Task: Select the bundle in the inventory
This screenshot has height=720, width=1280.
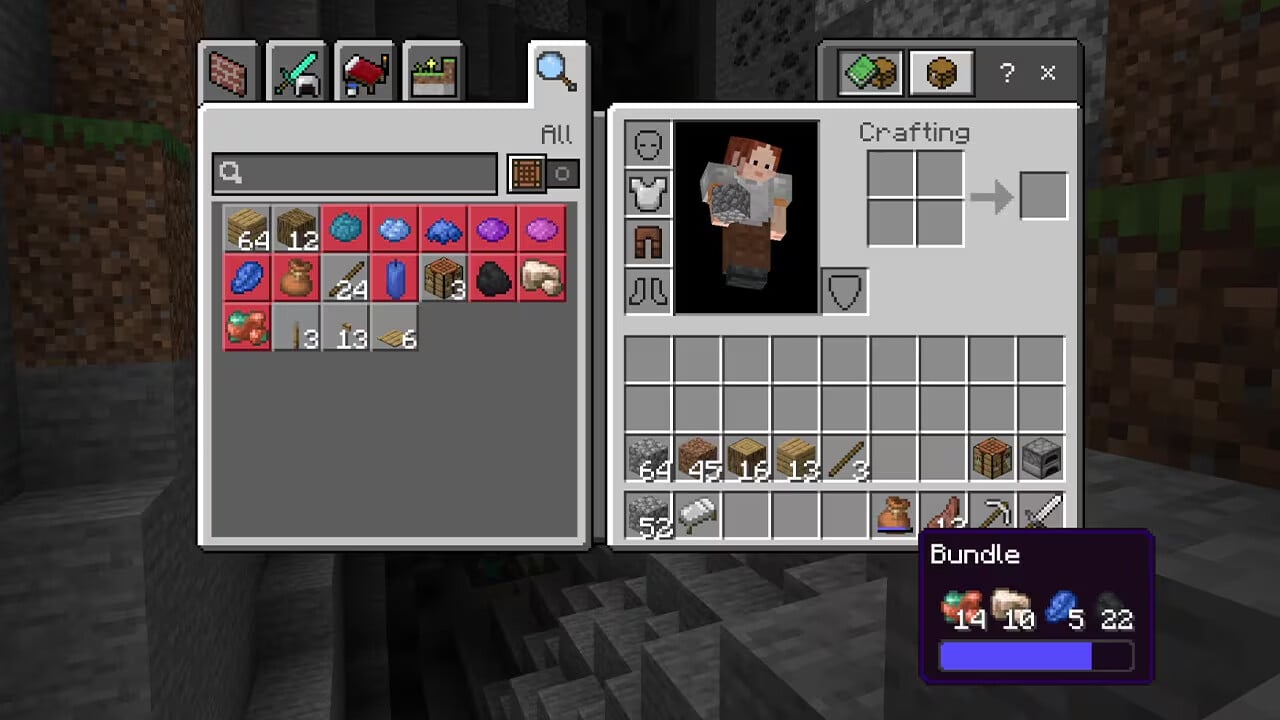Action: point(895,514)
